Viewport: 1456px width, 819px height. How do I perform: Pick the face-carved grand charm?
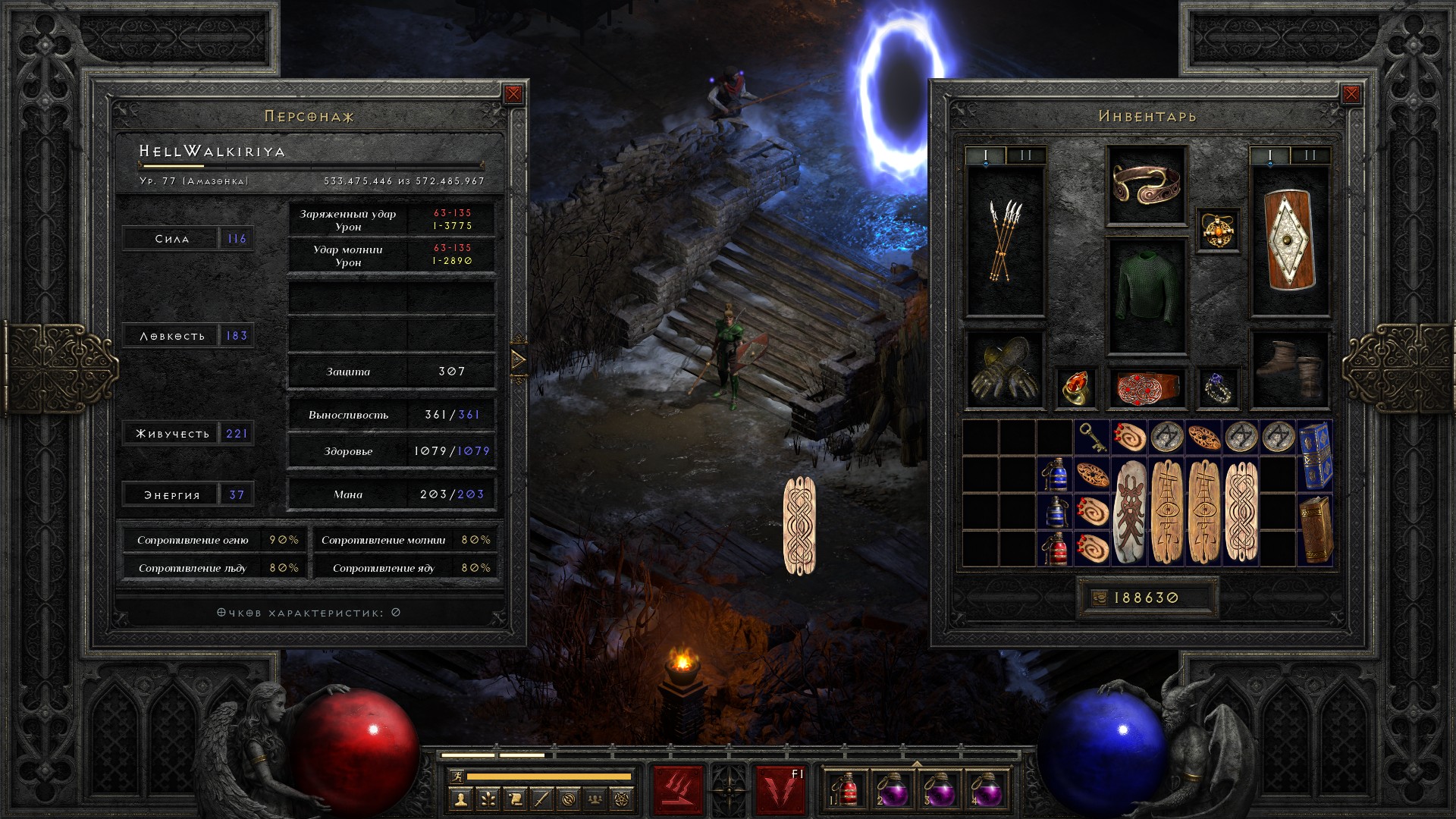[x=1129, y=512]
